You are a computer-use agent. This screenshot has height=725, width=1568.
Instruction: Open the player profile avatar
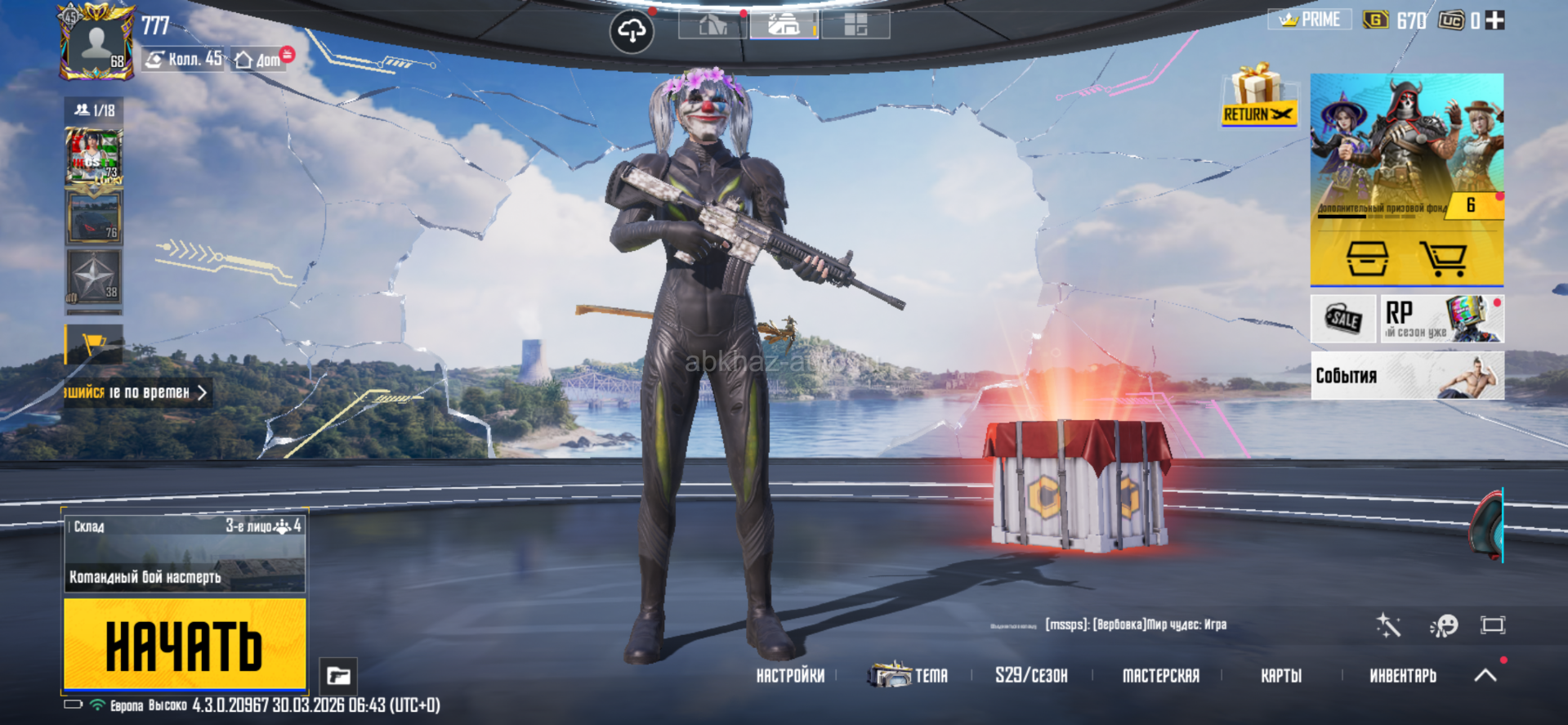[x=96, y=44]
